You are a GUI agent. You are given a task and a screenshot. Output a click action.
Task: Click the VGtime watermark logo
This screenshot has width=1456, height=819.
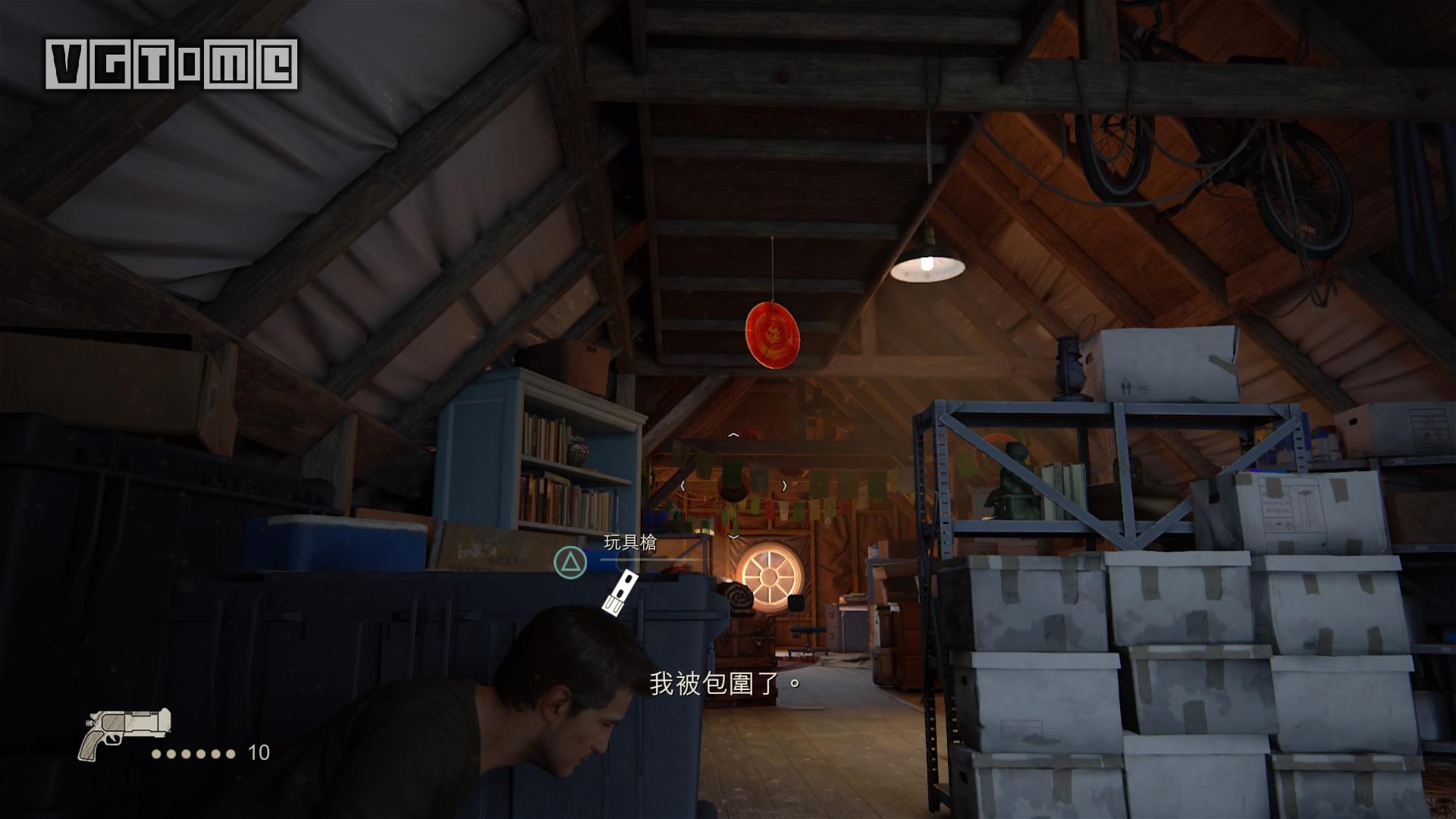click(171, 64)
